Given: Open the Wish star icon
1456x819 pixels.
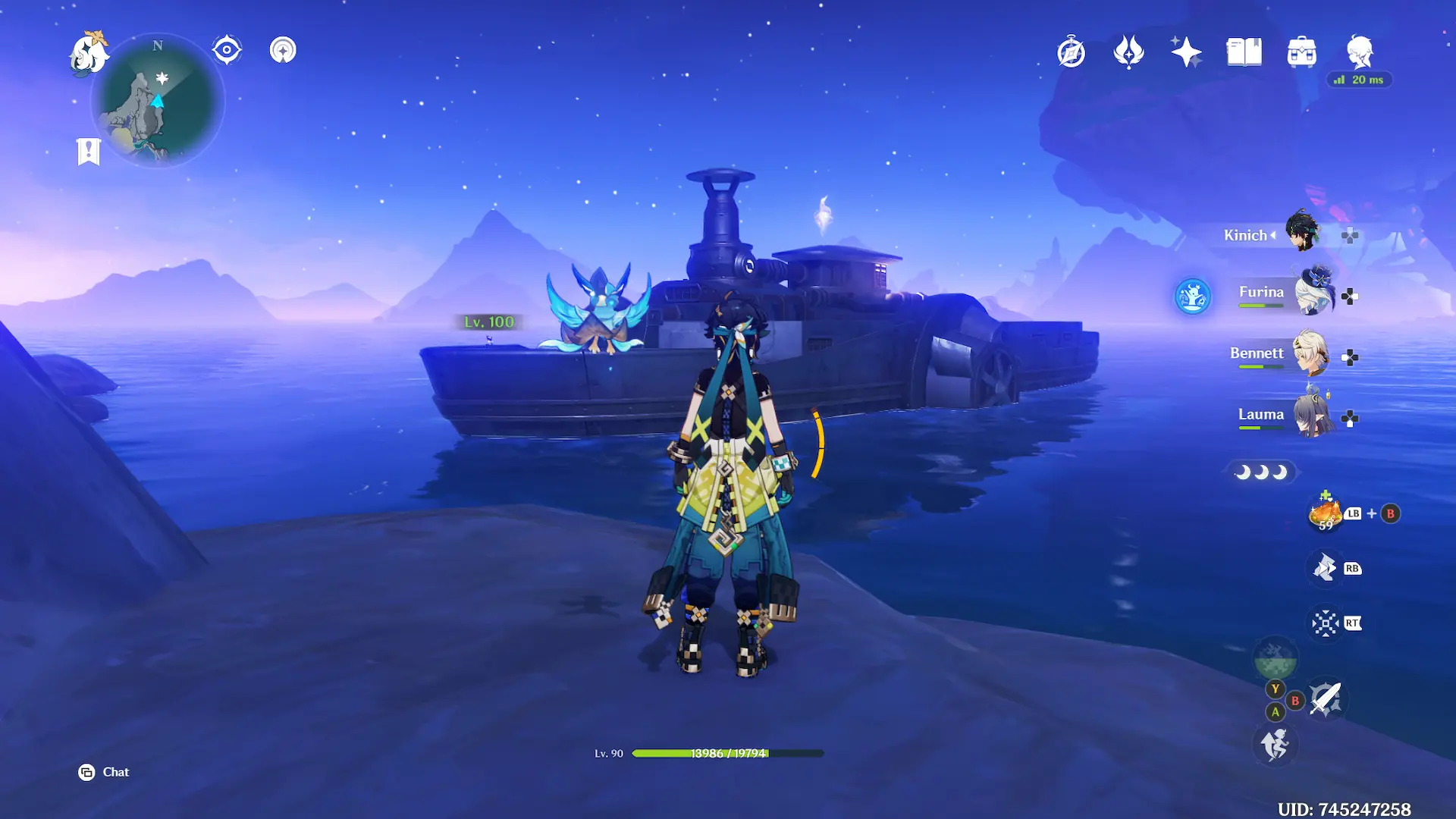Looking at the screenshot, I should 1186,52.
